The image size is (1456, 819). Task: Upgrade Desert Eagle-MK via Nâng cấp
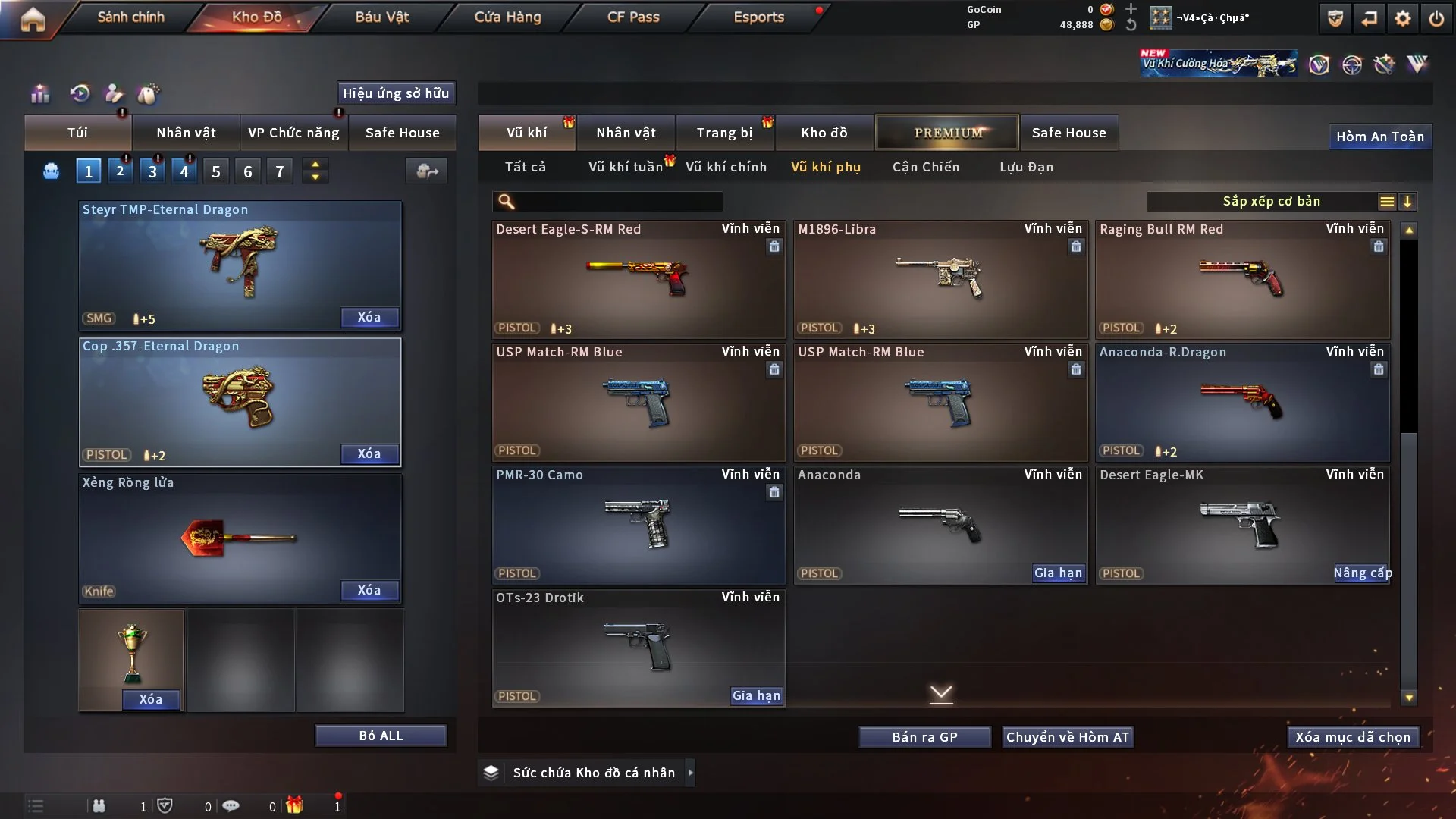[x=1362, y=573]
